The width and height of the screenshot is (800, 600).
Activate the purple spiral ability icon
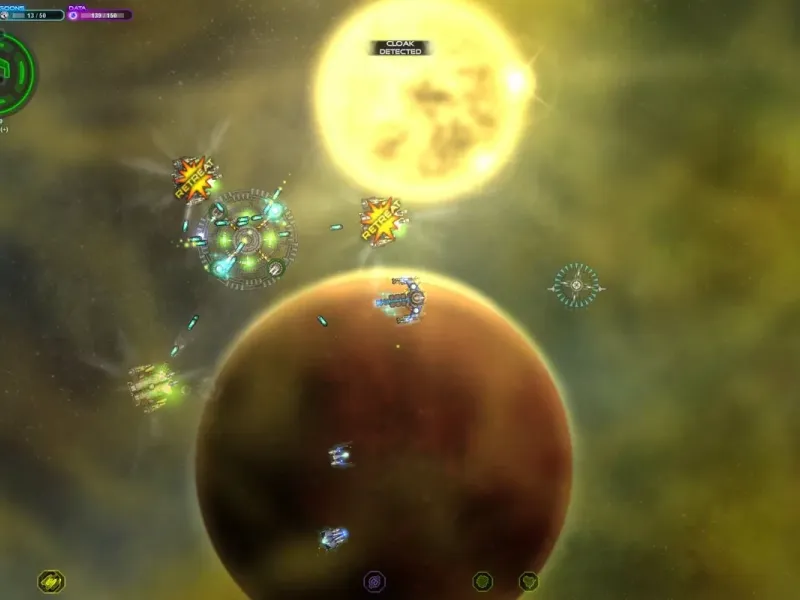(x=374, y=581)
